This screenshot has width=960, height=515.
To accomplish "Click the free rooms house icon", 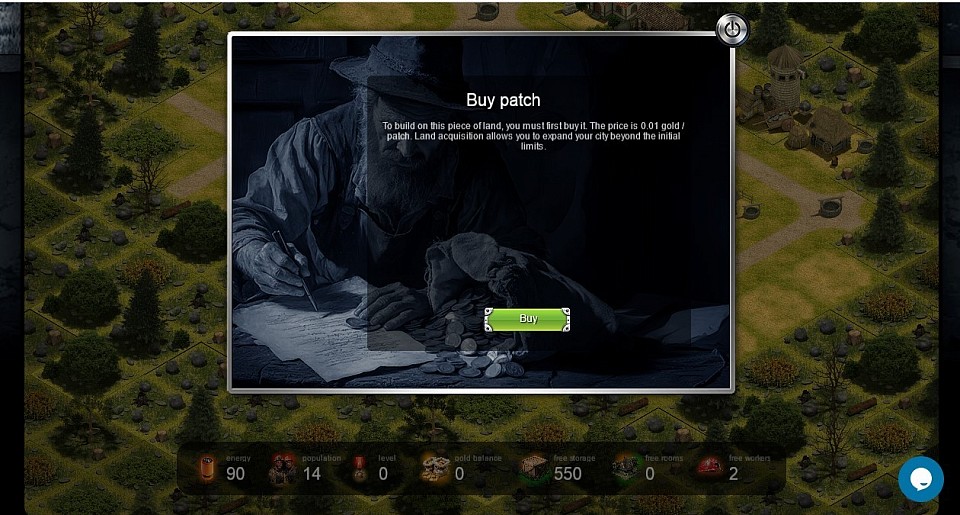I will pos(626,468).
